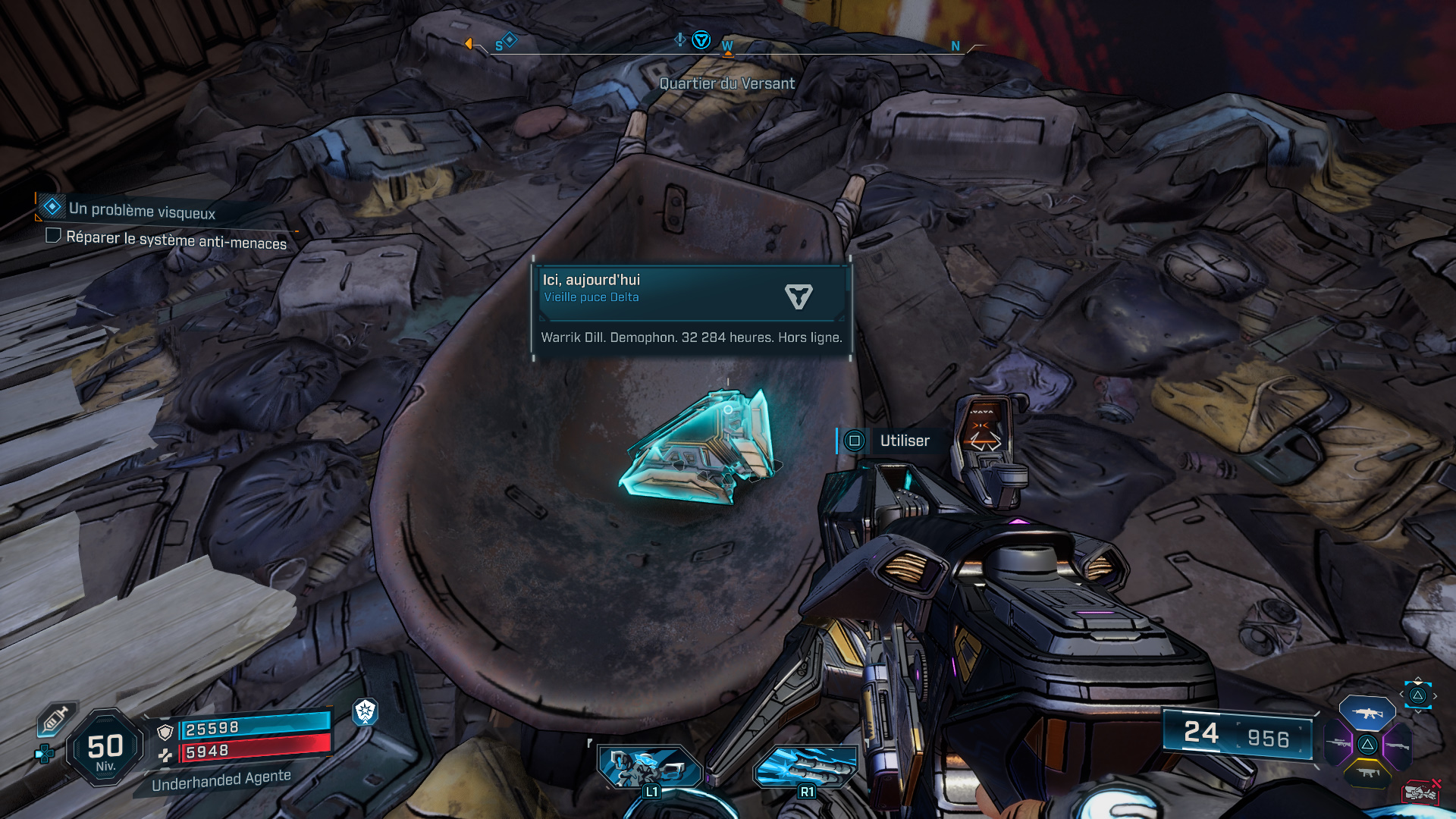This screenshot has width=1456, height=819.
Task: Click the red crossed-out vehicle icon
Action: pos(1420,792)
